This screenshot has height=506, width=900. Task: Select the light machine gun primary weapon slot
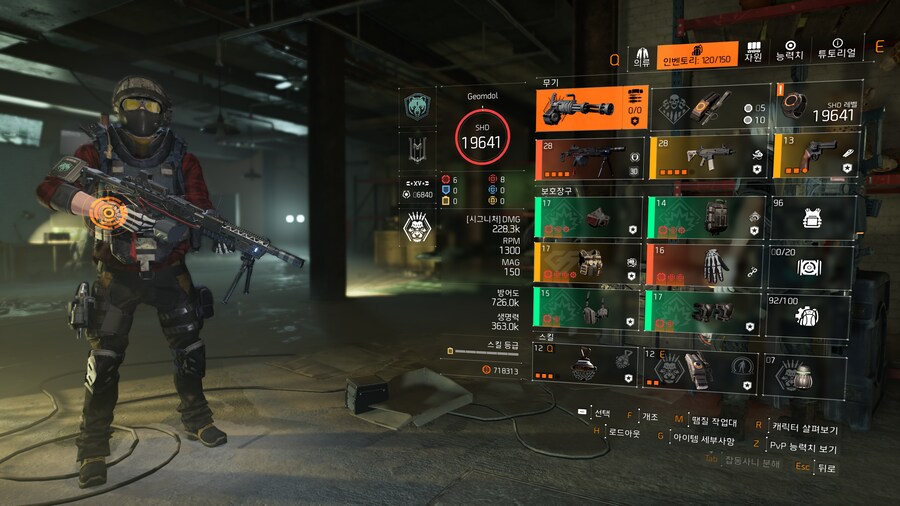click(x=590, y=157)
